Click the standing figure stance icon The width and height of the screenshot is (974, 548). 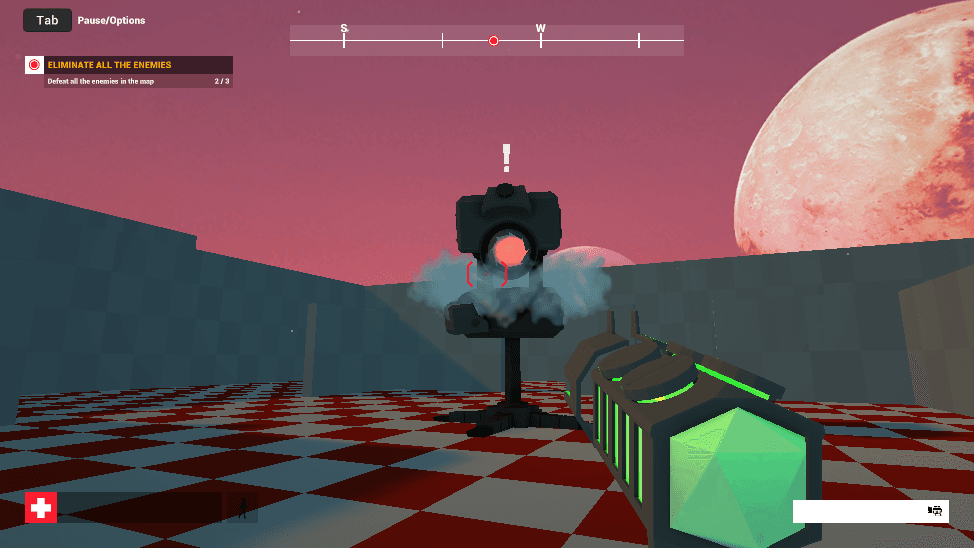pyautogui.click(x=242, y=508)
